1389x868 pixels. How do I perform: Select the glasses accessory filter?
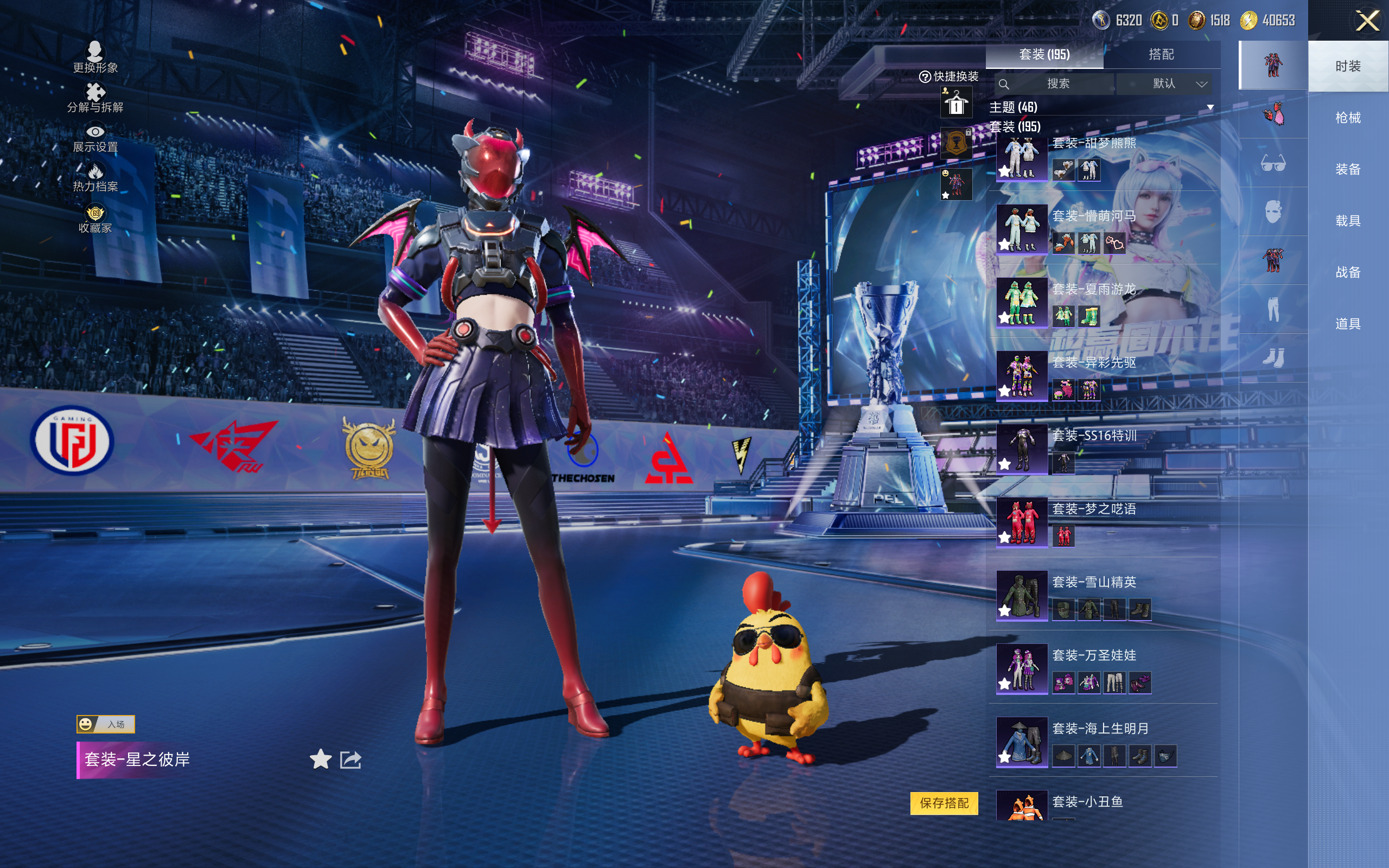tap(1272, 164)
